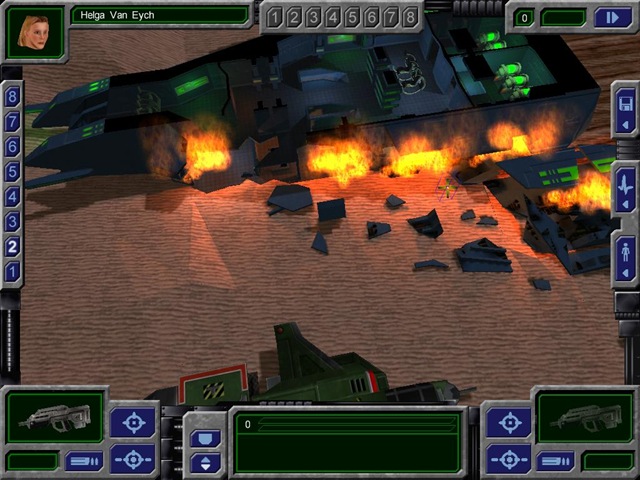
Task: Click the left weapon's ammo reload button
Action: tap(83, 461)
